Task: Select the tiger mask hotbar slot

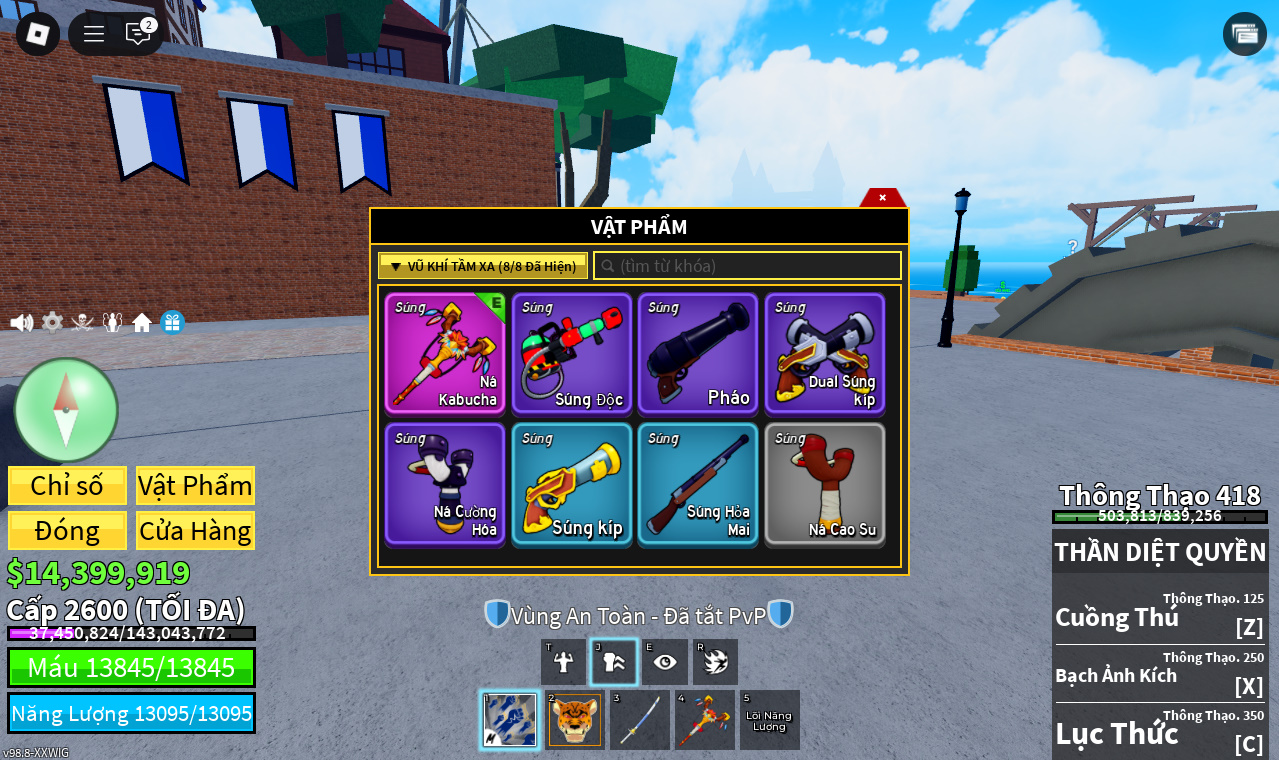Action: click(x=575, y=720)
